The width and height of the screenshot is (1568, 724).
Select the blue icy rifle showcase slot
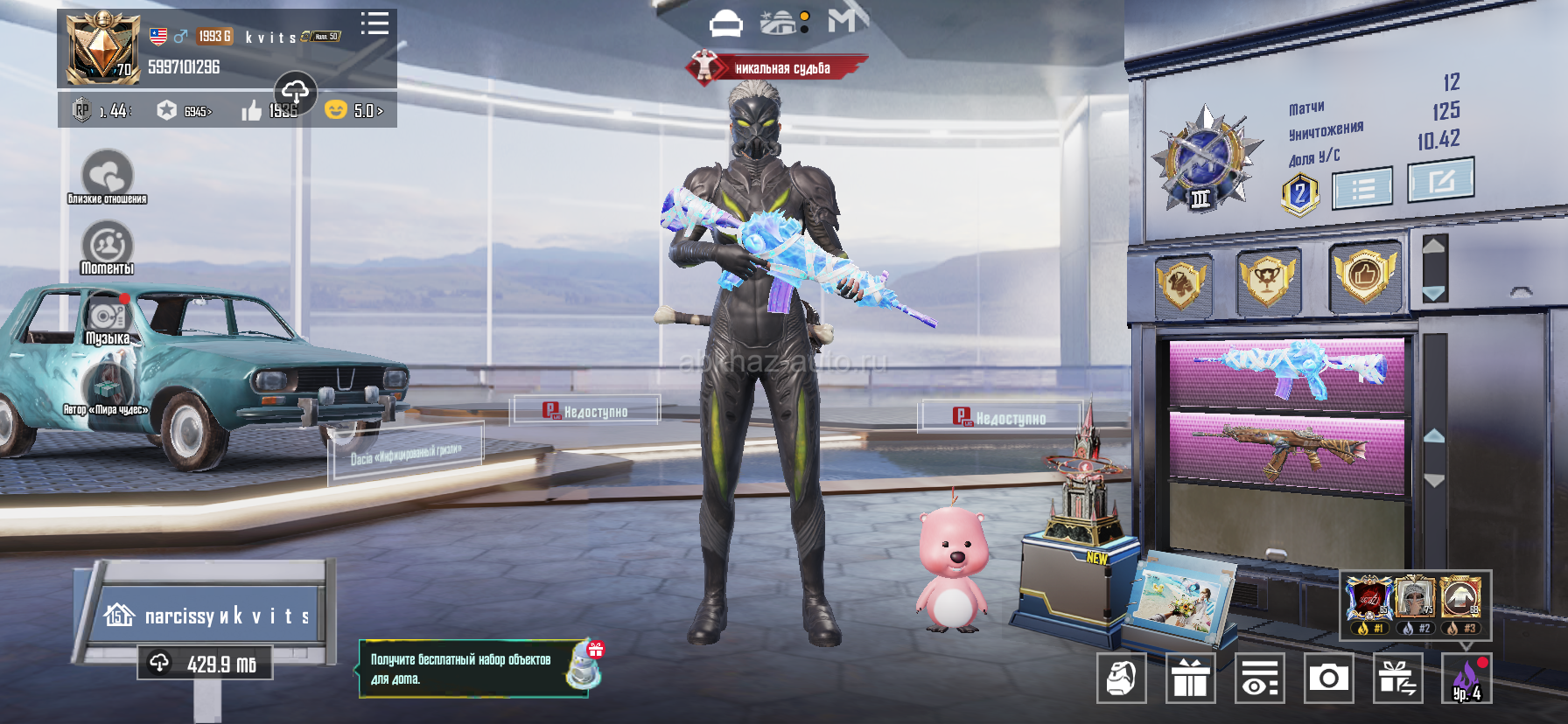[1287, 371]
